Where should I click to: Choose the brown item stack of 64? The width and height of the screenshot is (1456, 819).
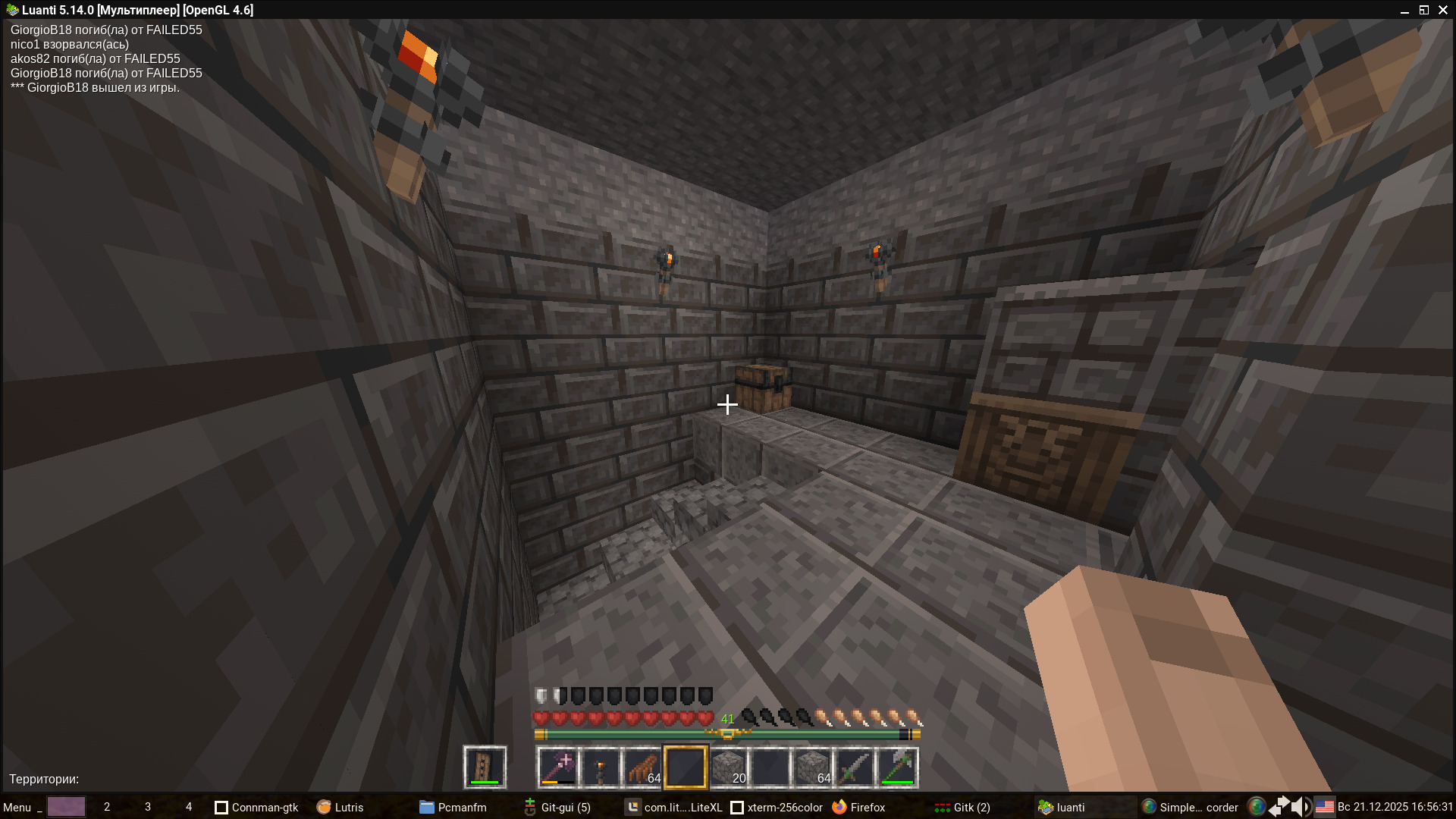click(643, 767)
